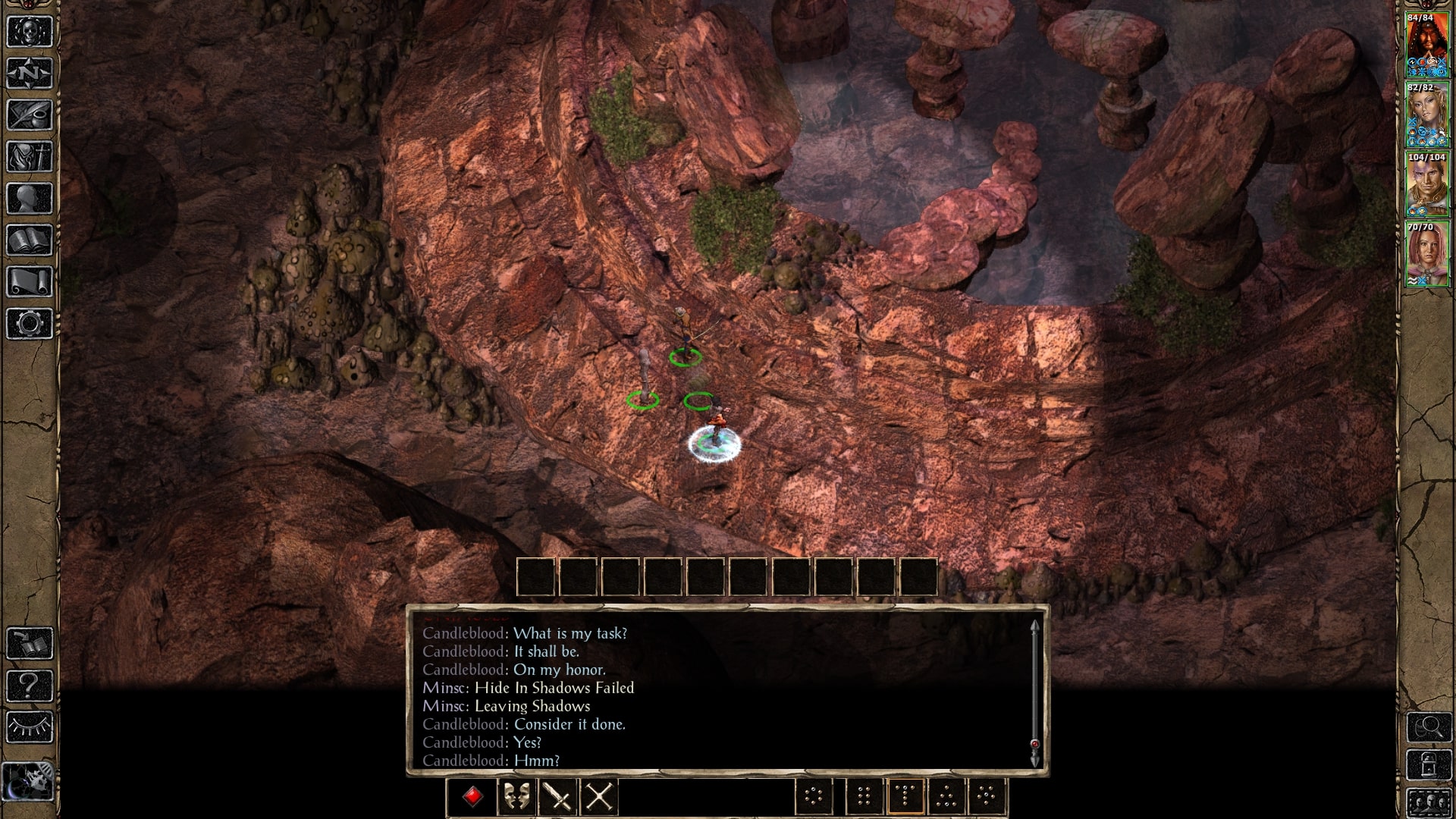
Task: Open the mage spellbook with the open book icon
Action: [30, 240]
